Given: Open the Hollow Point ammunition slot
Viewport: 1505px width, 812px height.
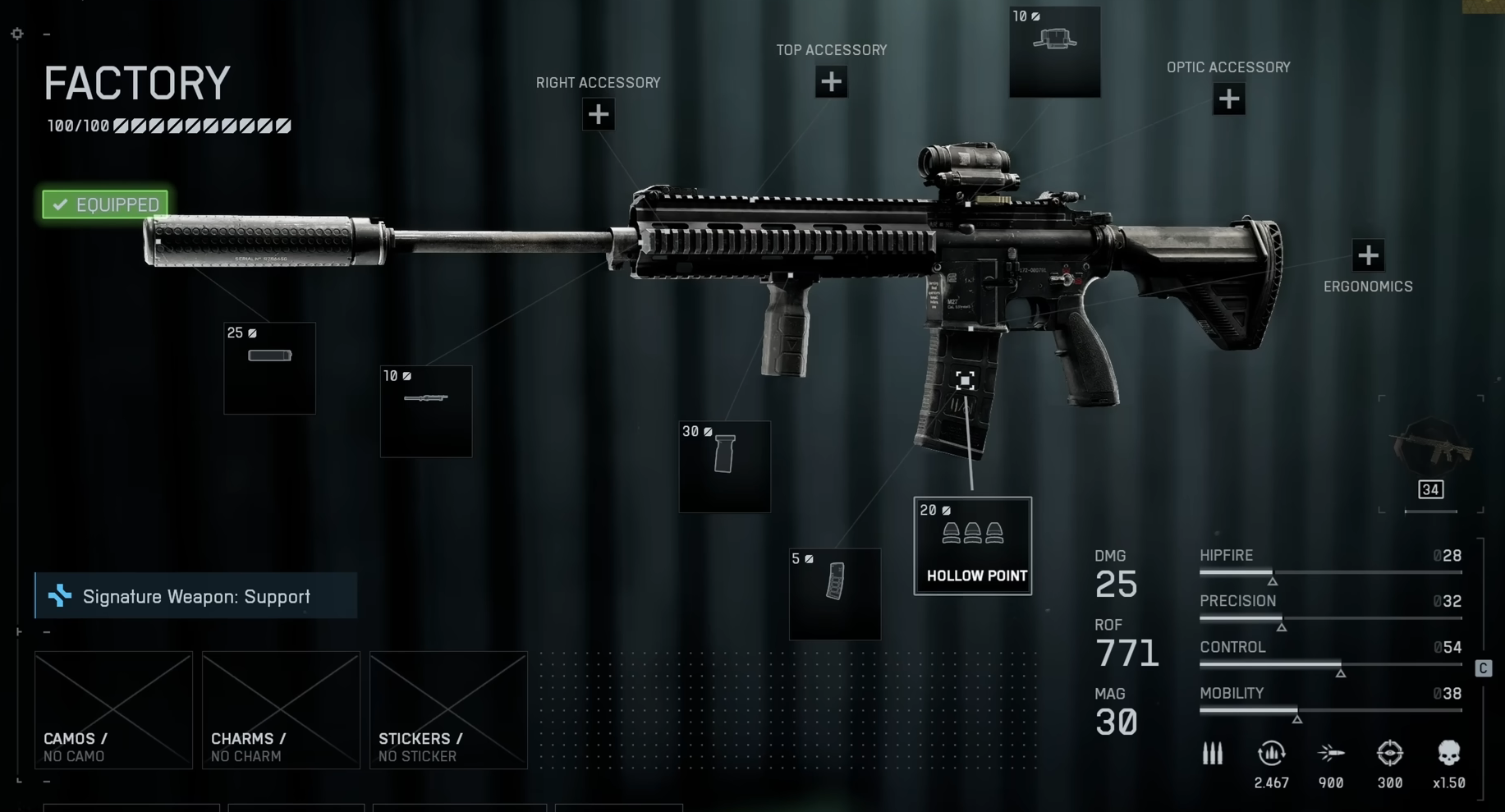Looking at the screenshot, I should (x=972, y=546).
